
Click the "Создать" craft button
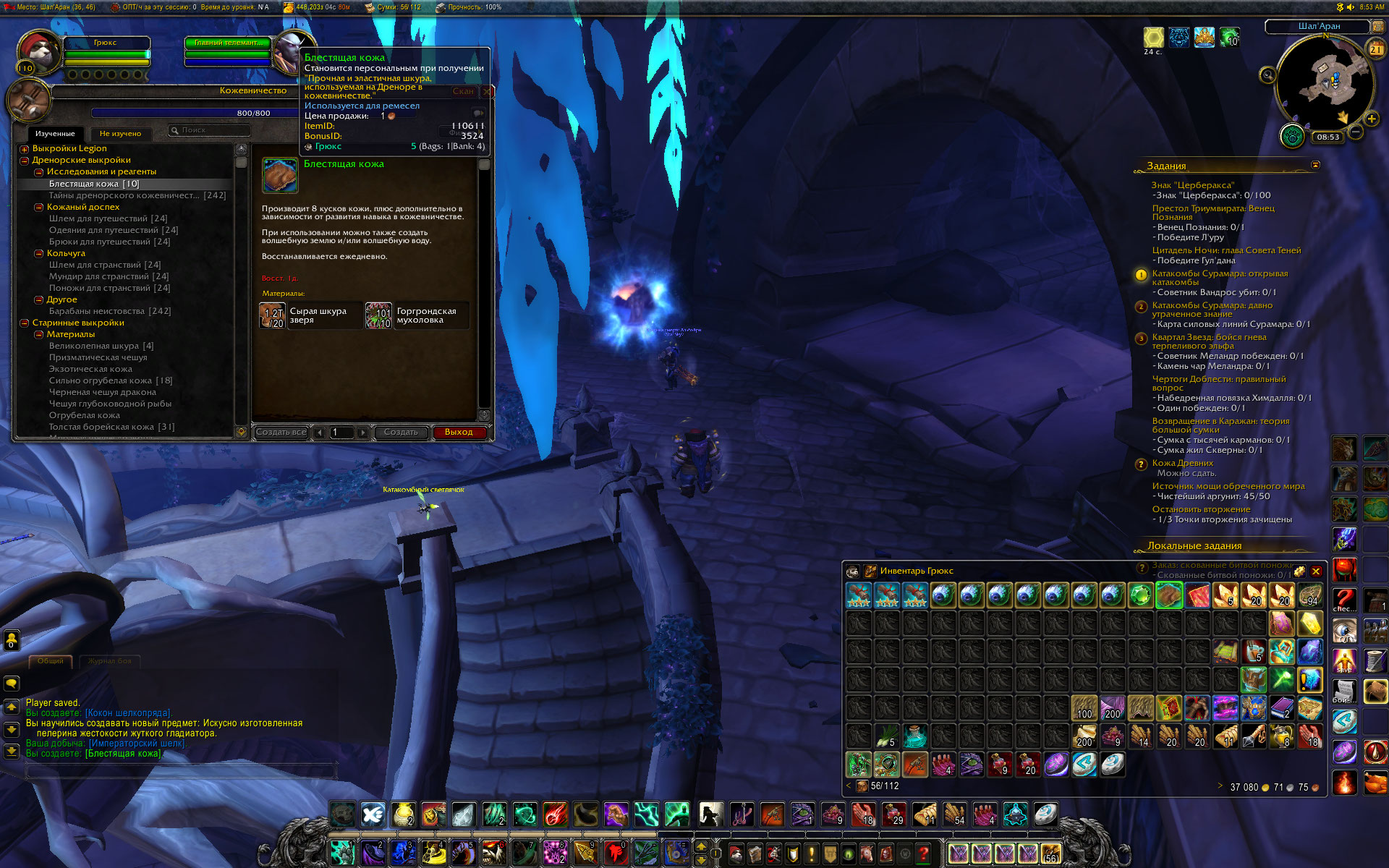pyautogui.click(x=401, y=433)
